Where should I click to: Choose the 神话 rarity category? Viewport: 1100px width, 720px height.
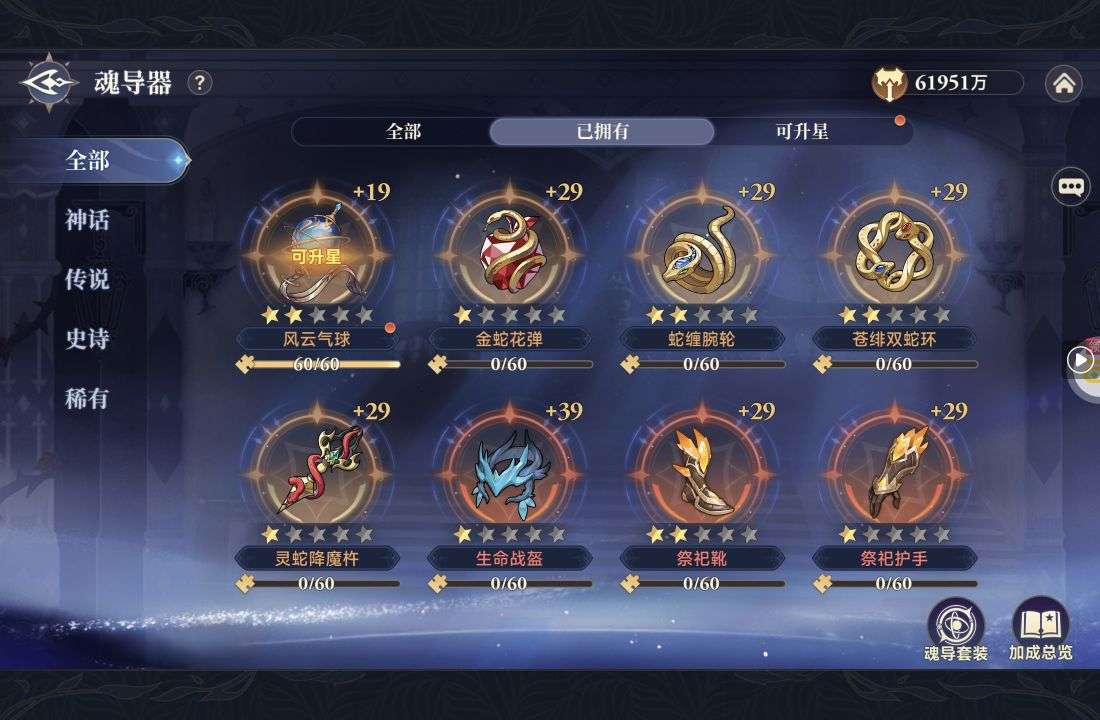(88, 220)
